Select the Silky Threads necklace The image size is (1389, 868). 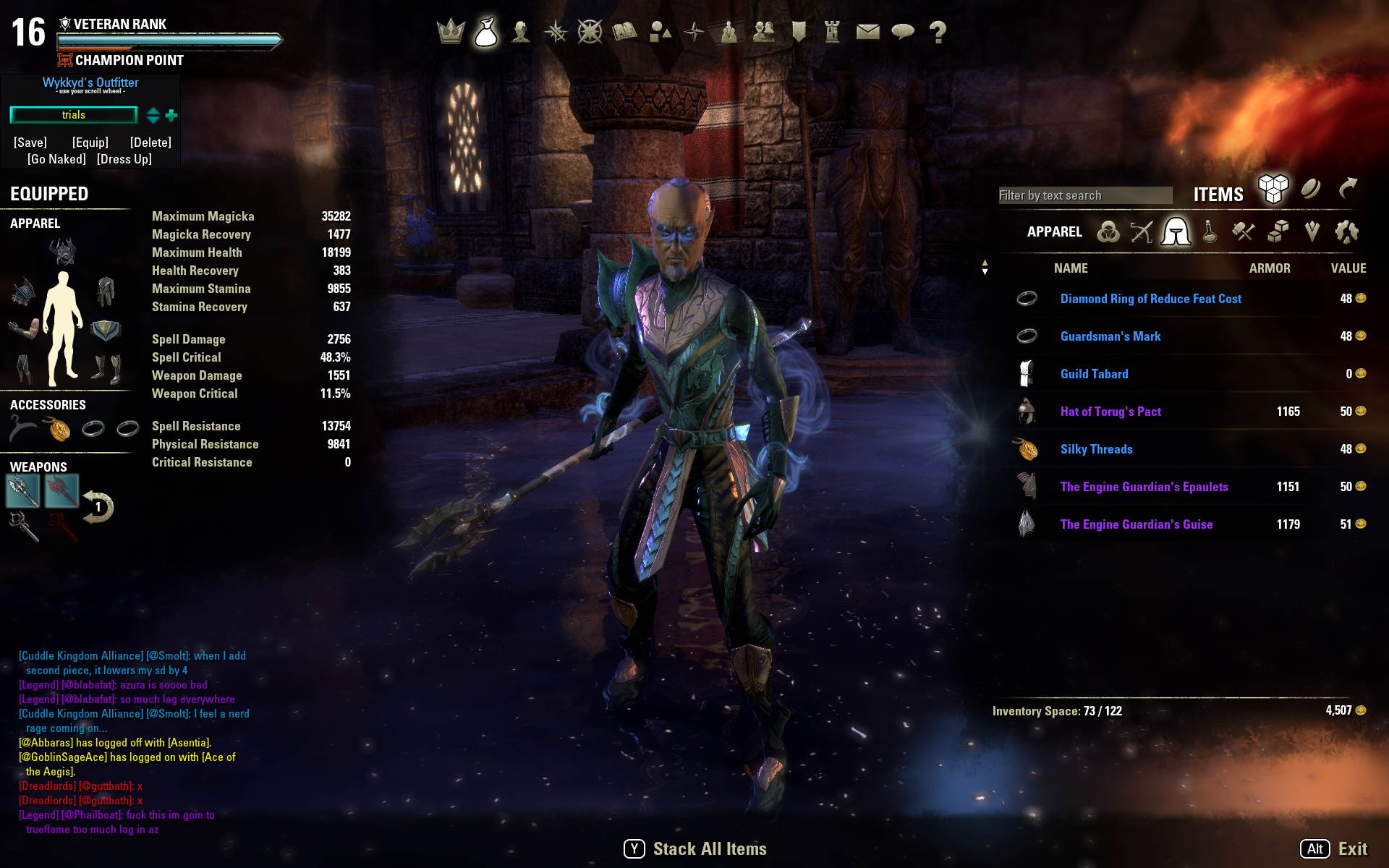click(1096, 449)
